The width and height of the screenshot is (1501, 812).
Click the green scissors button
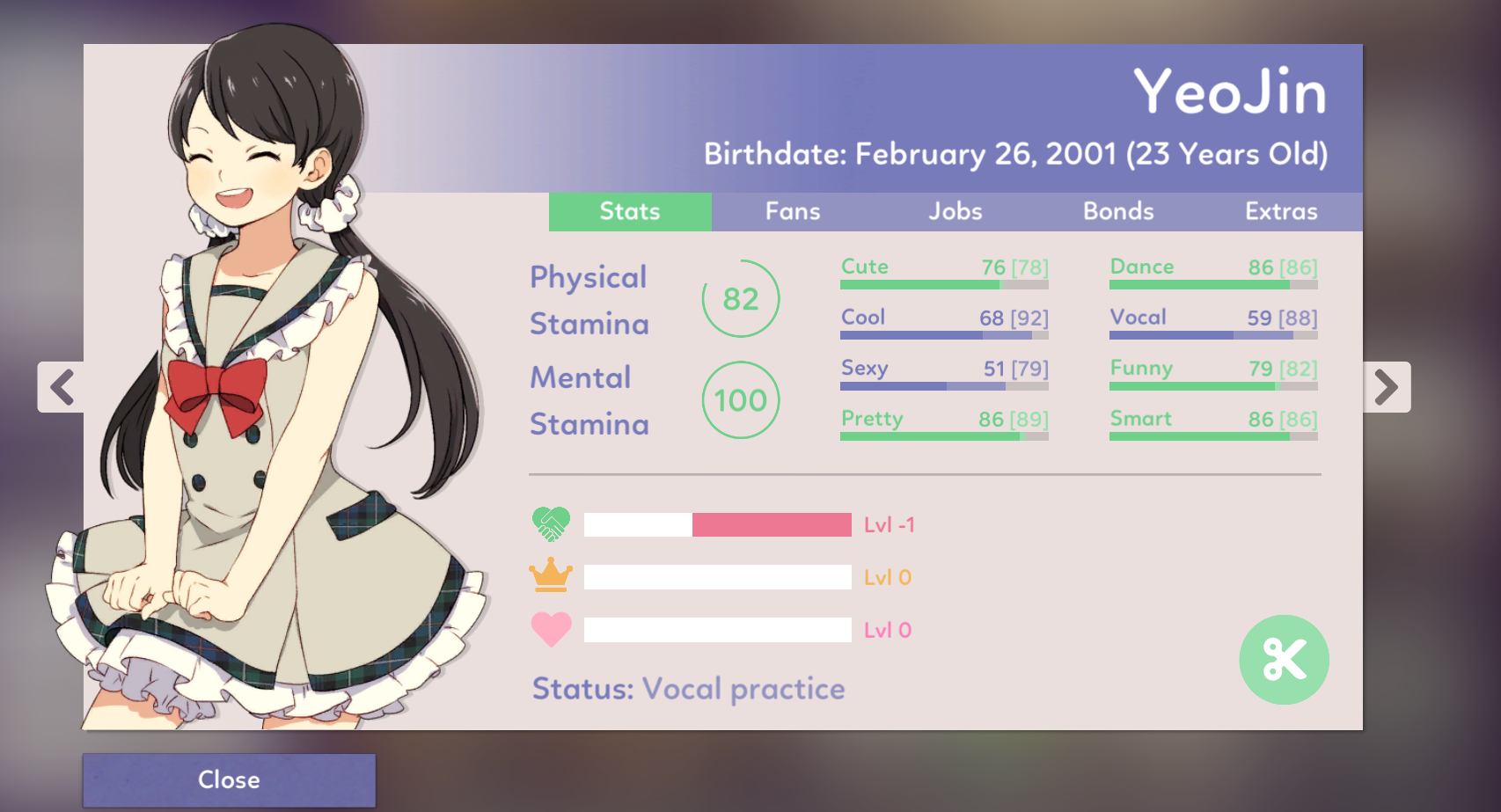coord(1284,660)
